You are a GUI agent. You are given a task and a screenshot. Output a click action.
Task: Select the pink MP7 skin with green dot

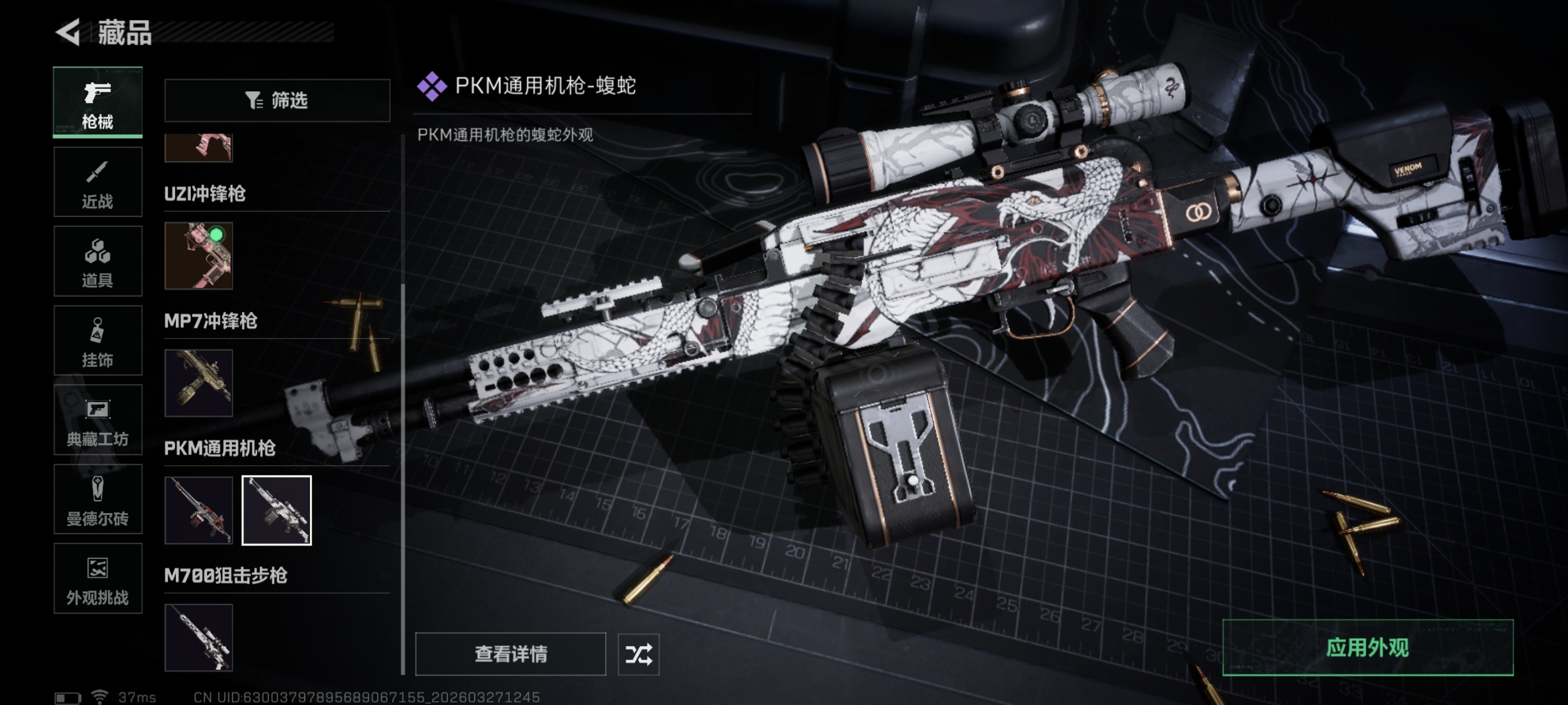tap(198, 255)
